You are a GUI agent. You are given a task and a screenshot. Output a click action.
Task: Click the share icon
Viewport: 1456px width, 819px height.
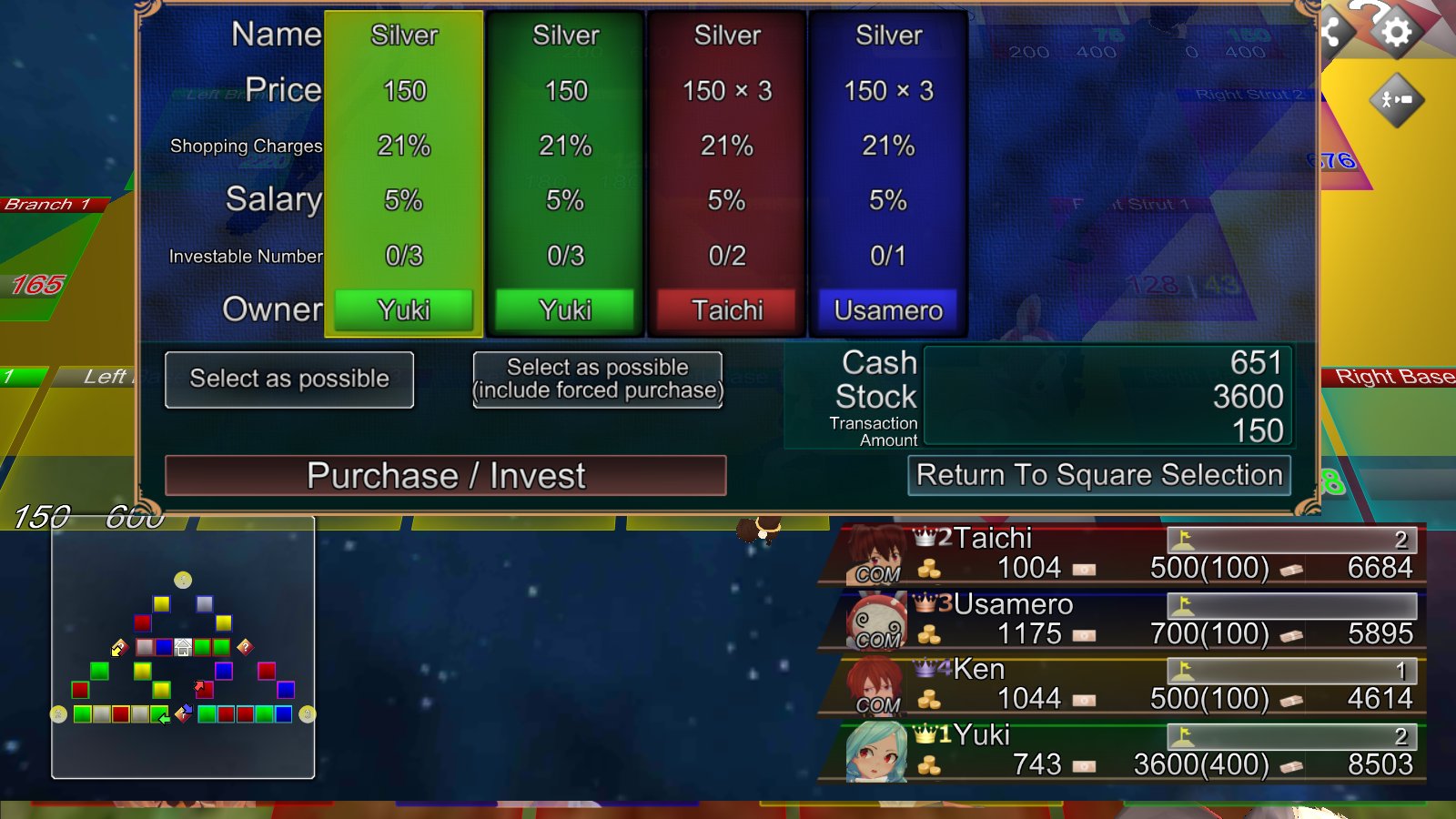coord(1332,32)
